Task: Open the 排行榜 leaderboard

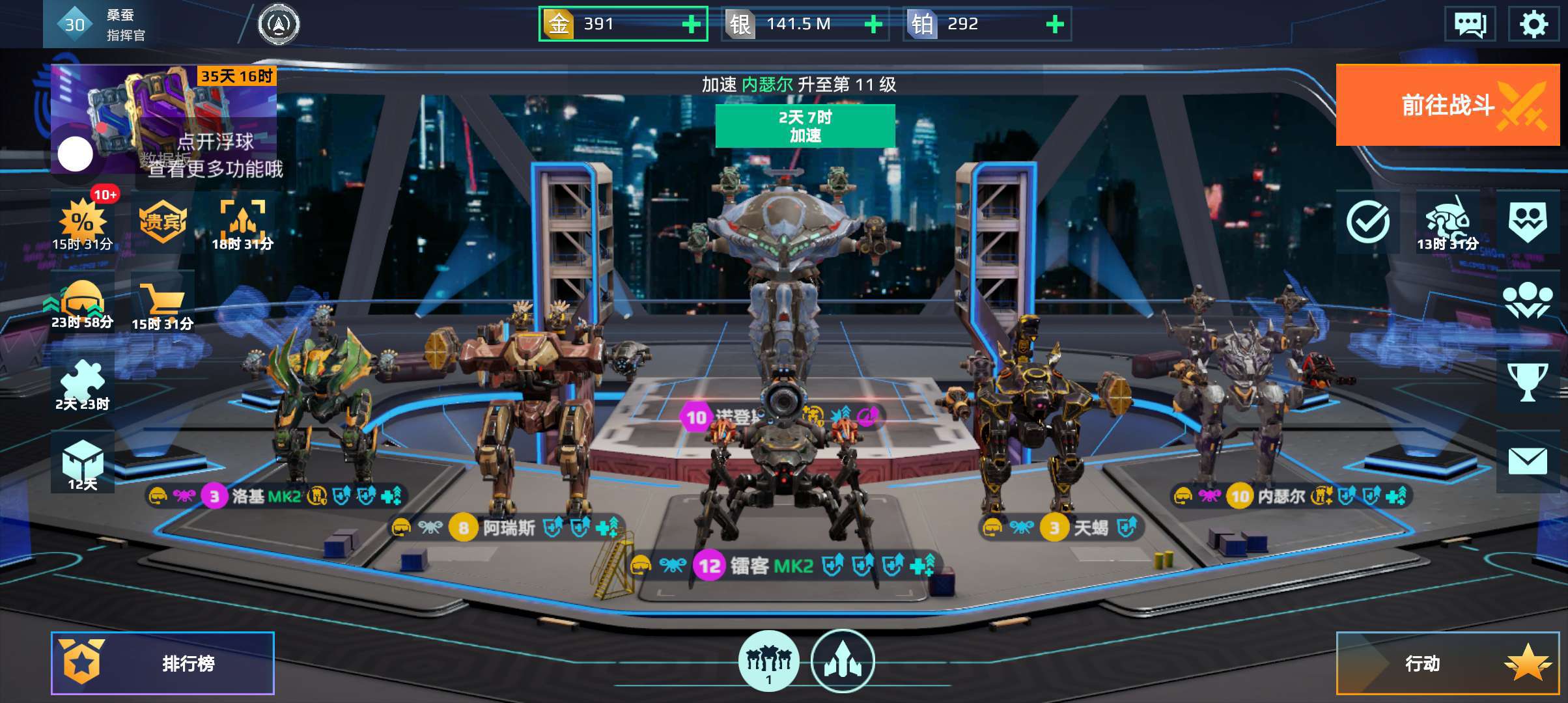Action: pos(163,663)
